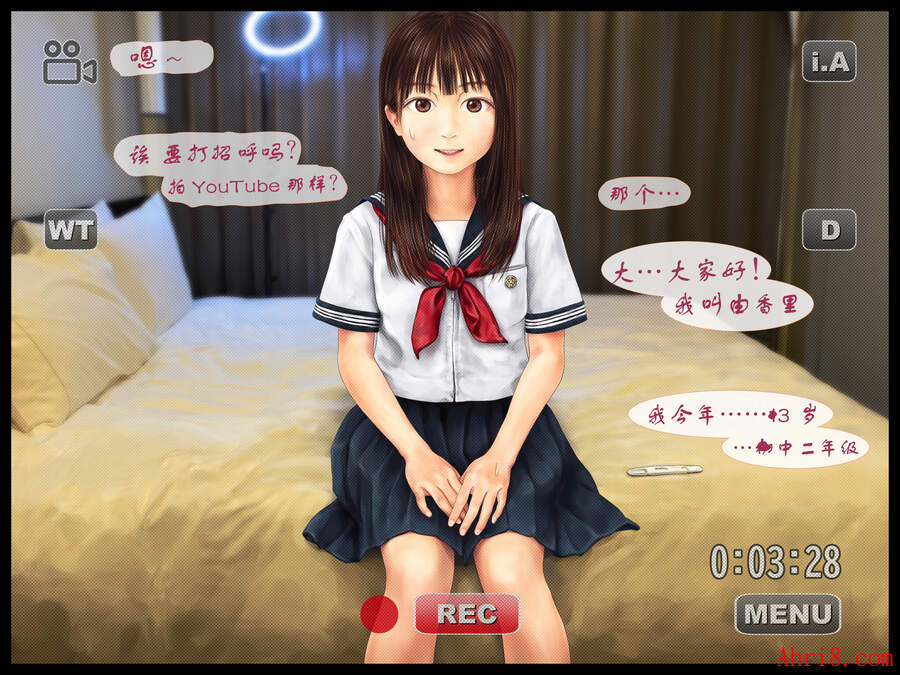Viewport: 900px width, 675px height.
Task: Click the video camera icon
Action: tap(69, 62)
